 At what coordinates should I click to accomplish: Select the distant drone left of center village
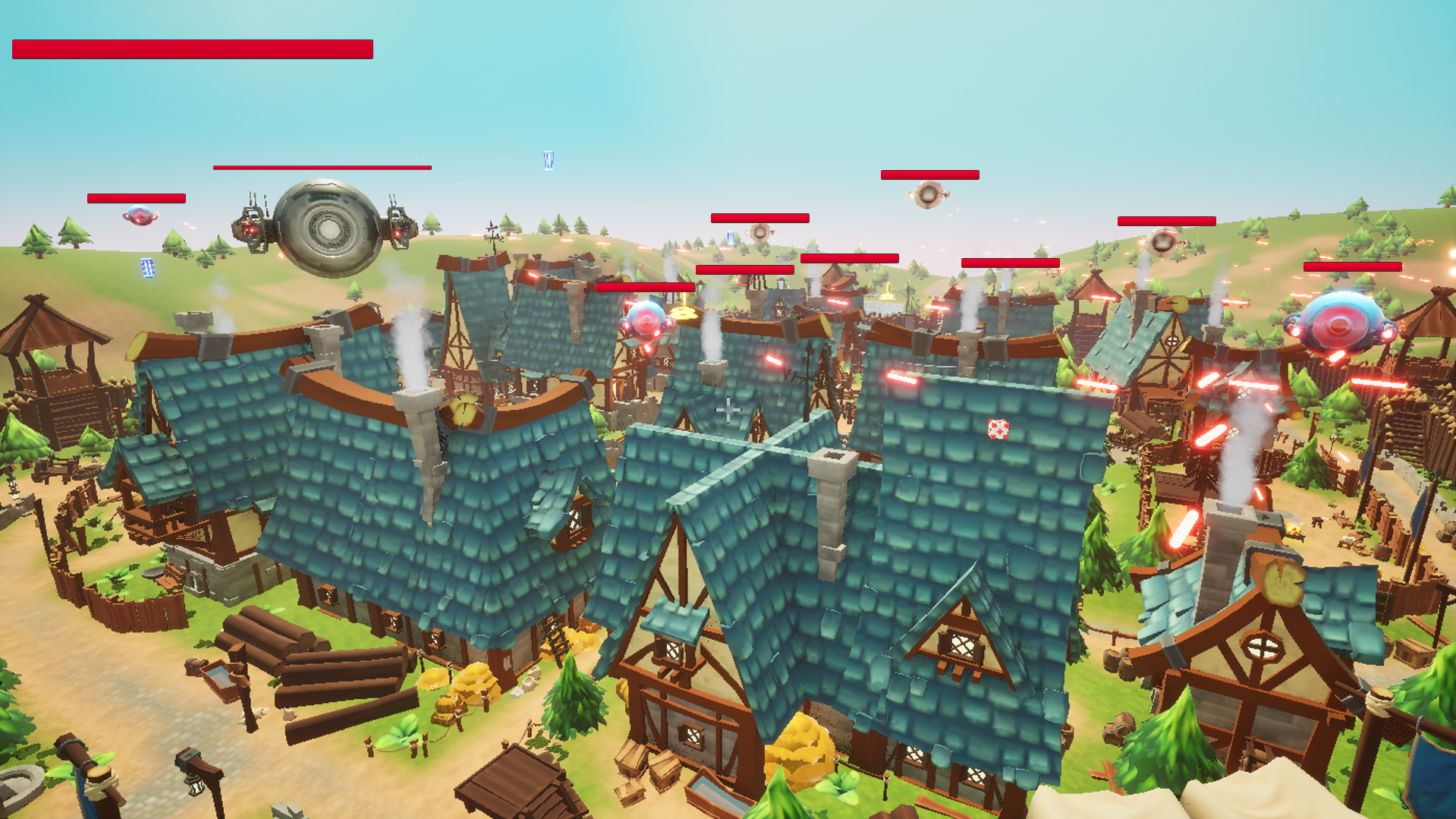coord(759,232)
